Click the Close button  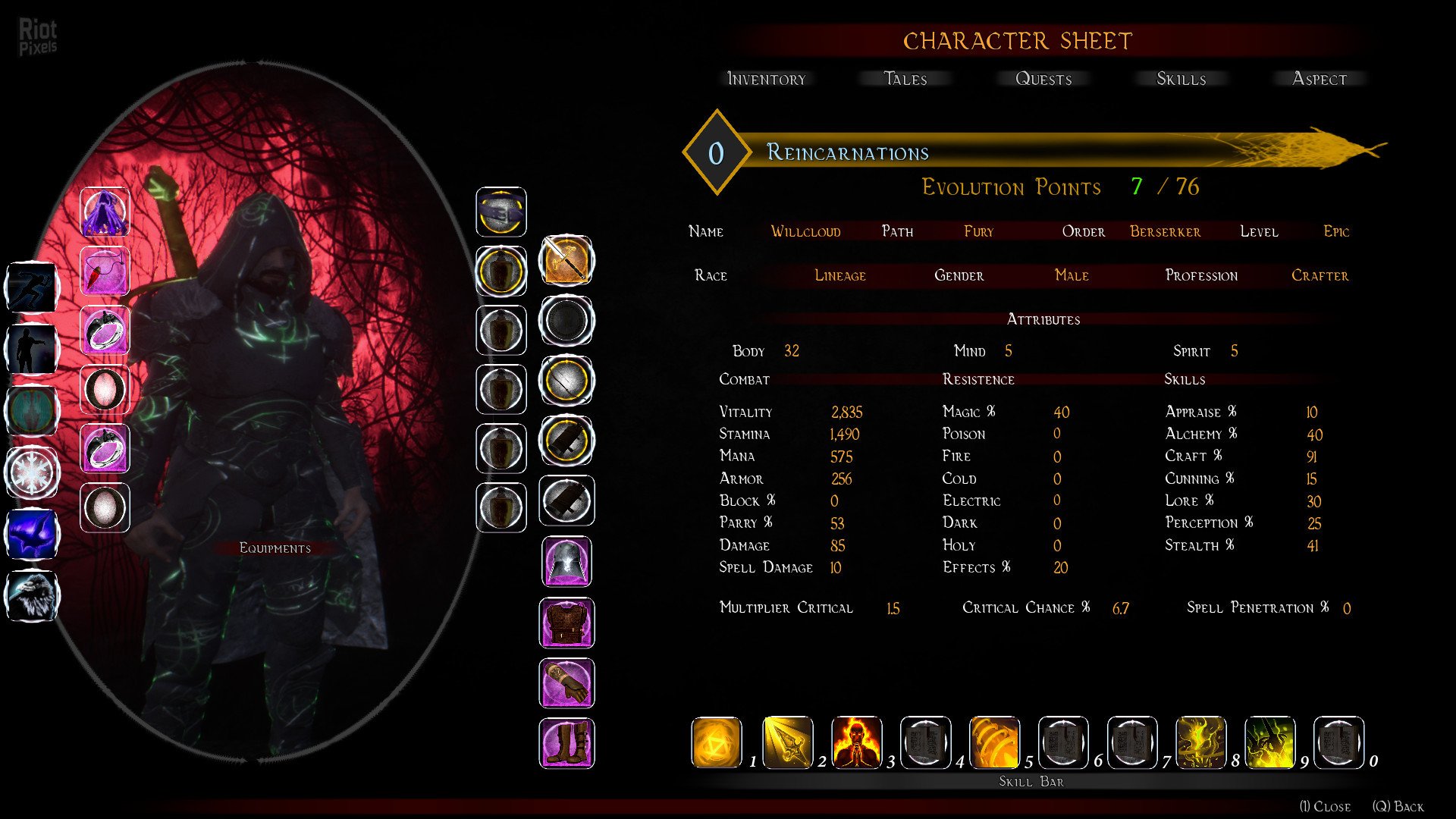pos(1325,806)
